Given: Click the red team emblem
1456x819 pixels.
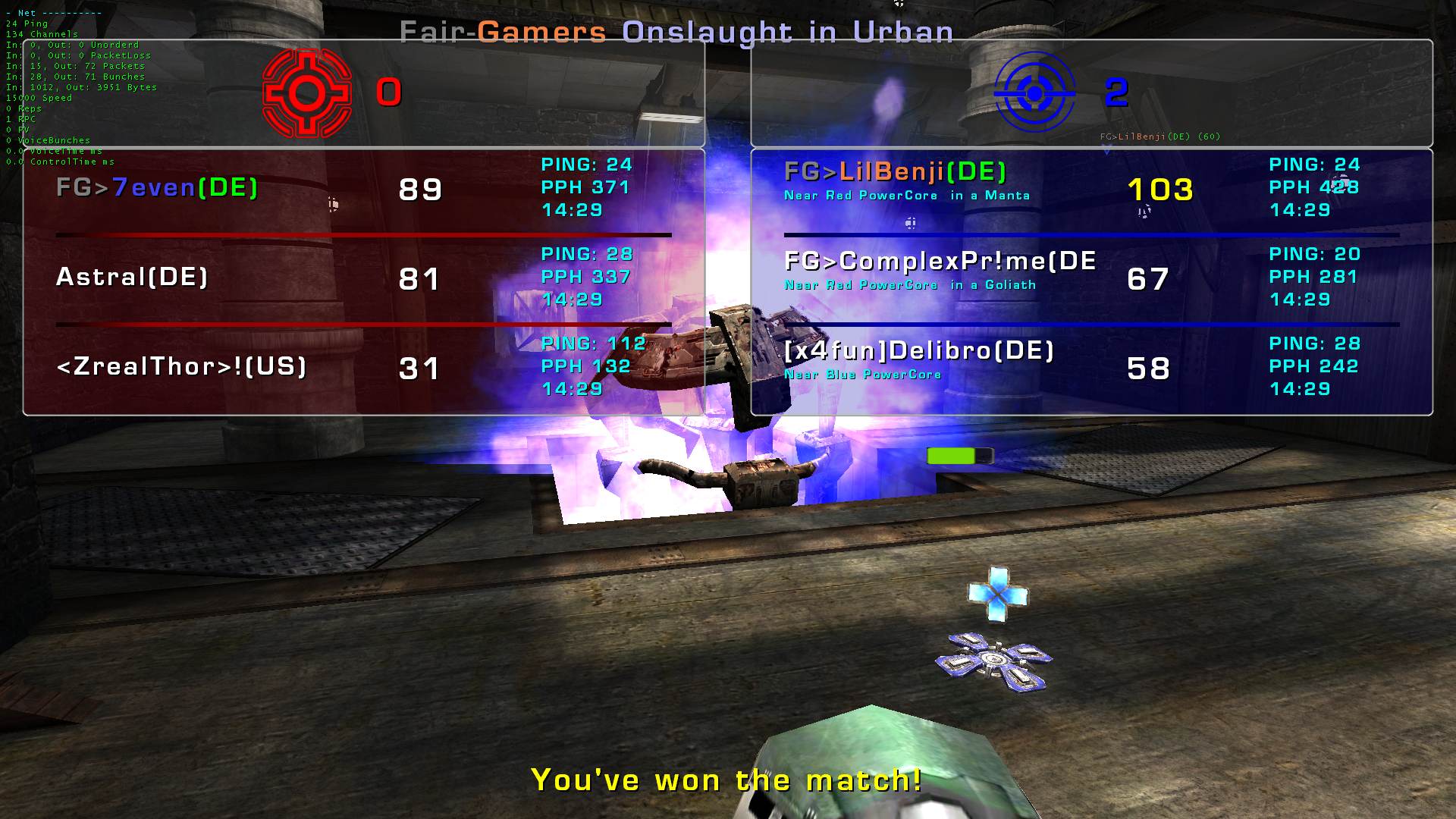Looking at the screenshot, I should pos(306,93).
